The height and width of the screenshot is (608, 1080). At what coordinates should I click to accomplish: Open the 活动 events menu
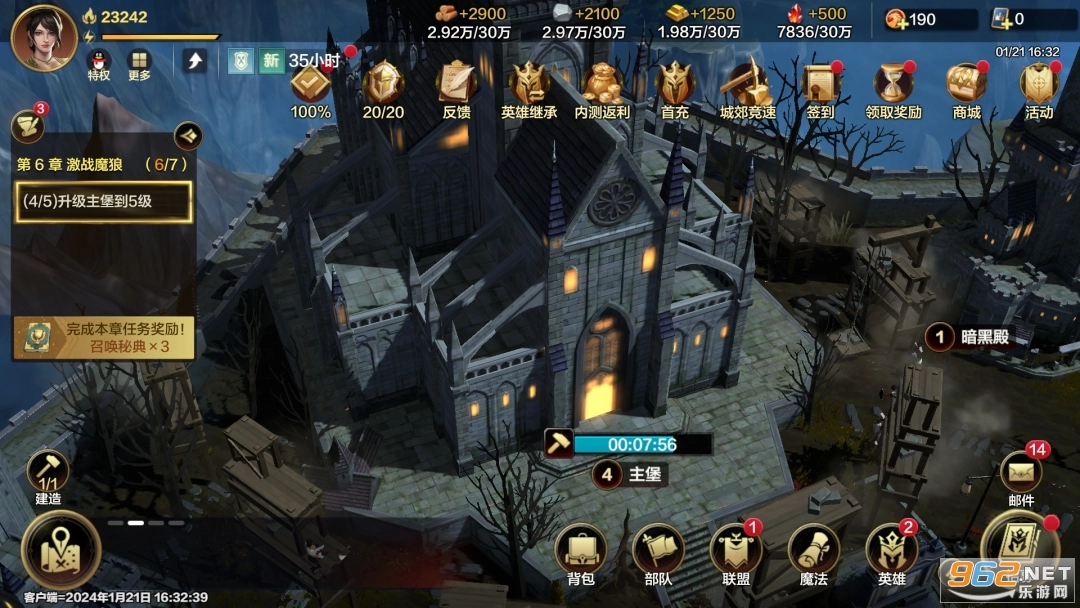click(x=1039, y=84)
